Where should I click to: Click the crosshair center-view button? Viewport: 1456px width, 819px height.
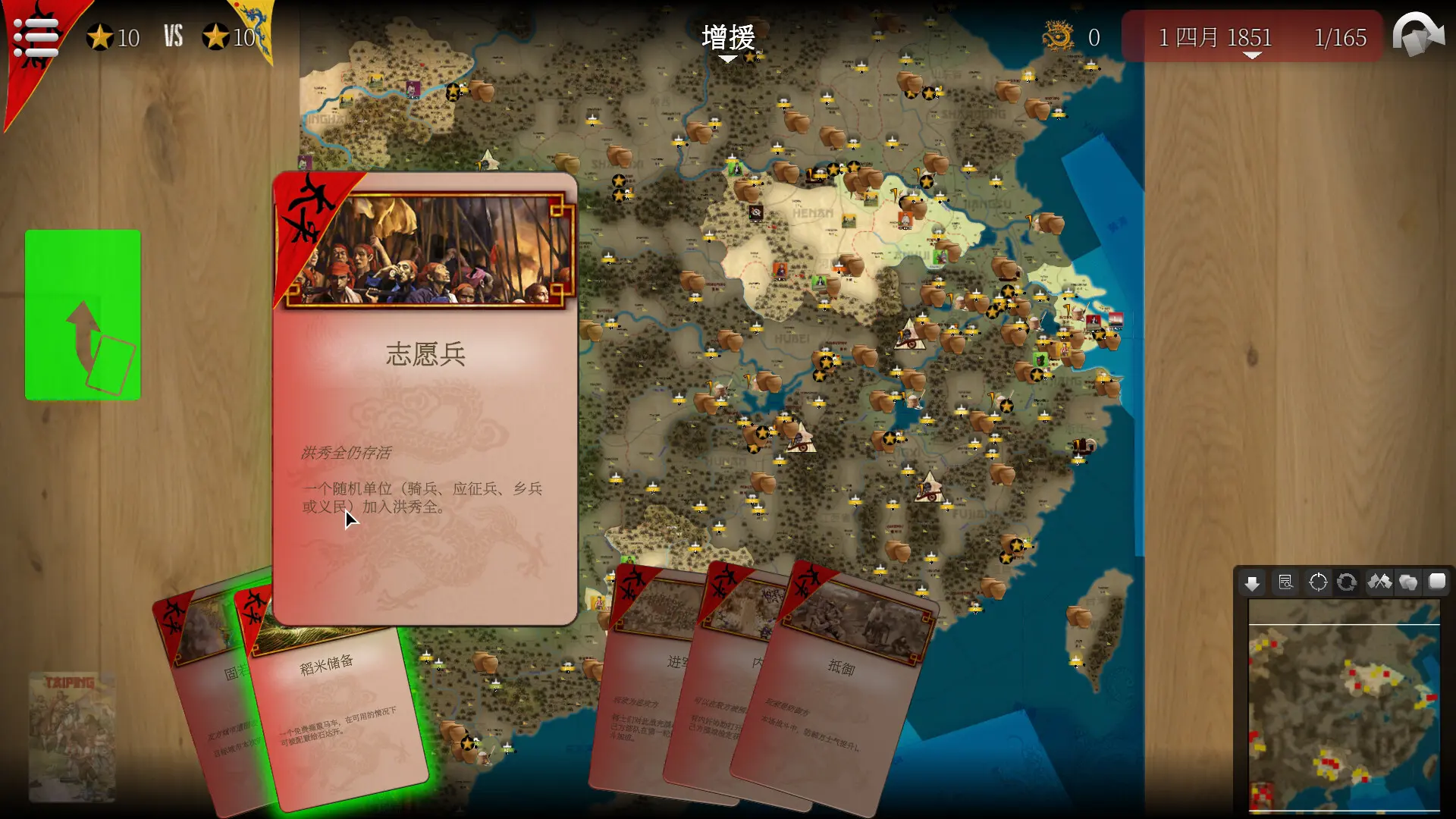1318,582
